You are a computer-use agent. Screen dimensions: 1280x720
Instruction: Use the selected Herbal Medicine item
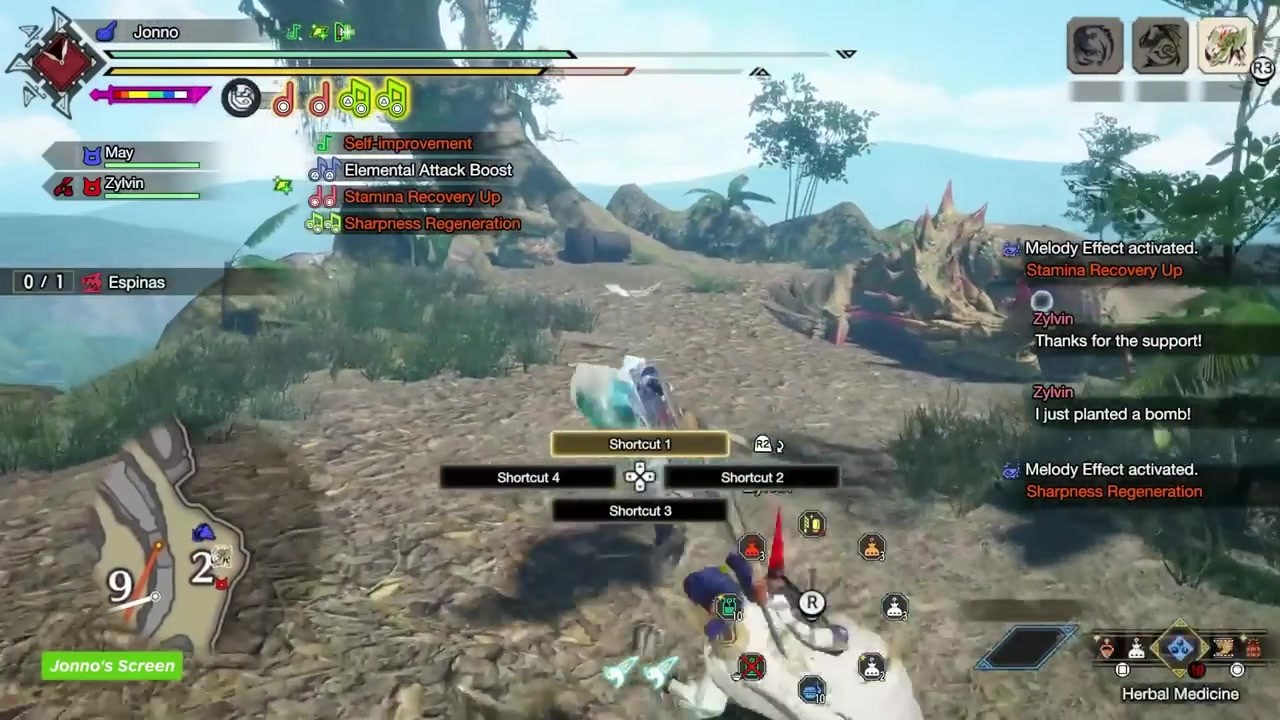coord(1180,649)
